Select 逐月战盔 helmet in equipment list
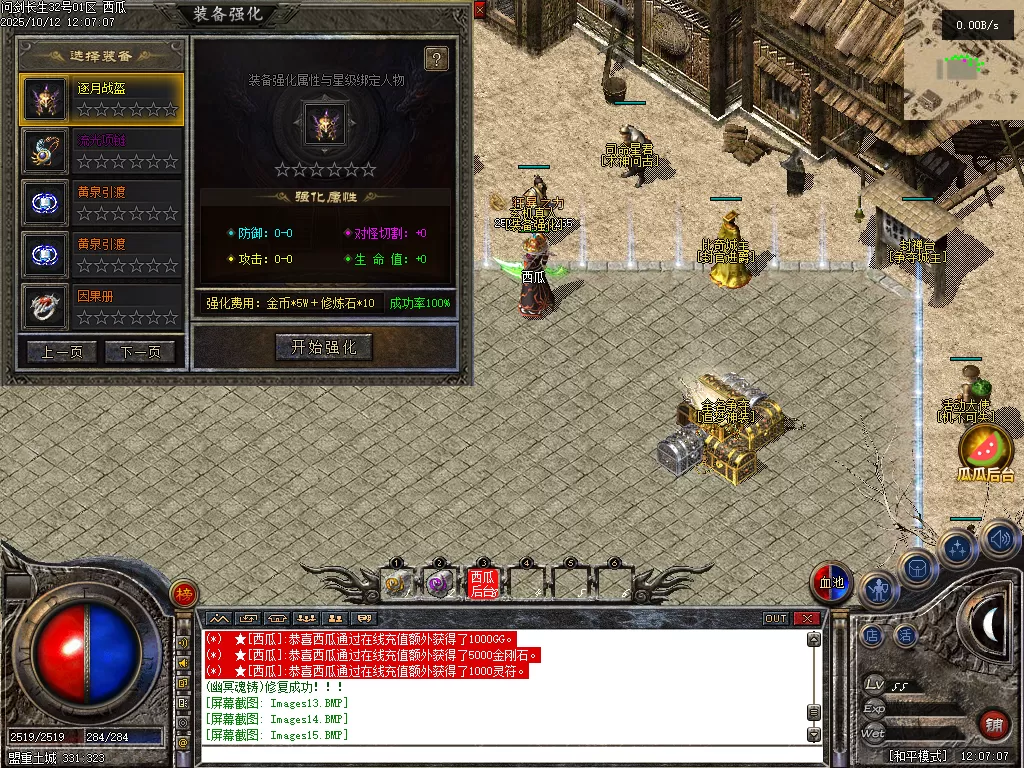Image resolution: width=1024 pixels, height=768 pixels. point(102,99)
